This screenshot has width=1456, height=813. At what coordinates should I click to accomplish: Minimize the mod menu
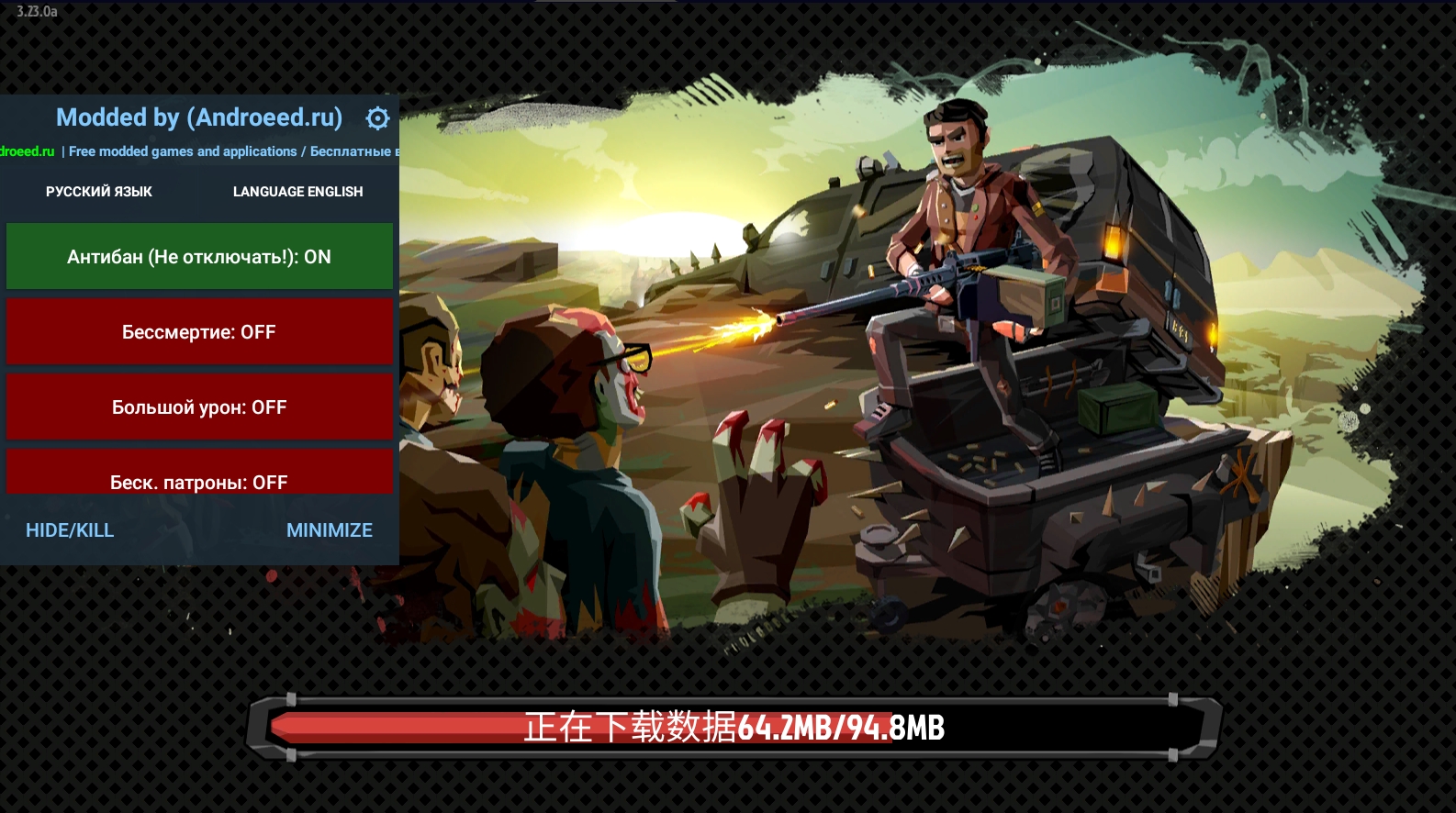(x=329, y=530)
